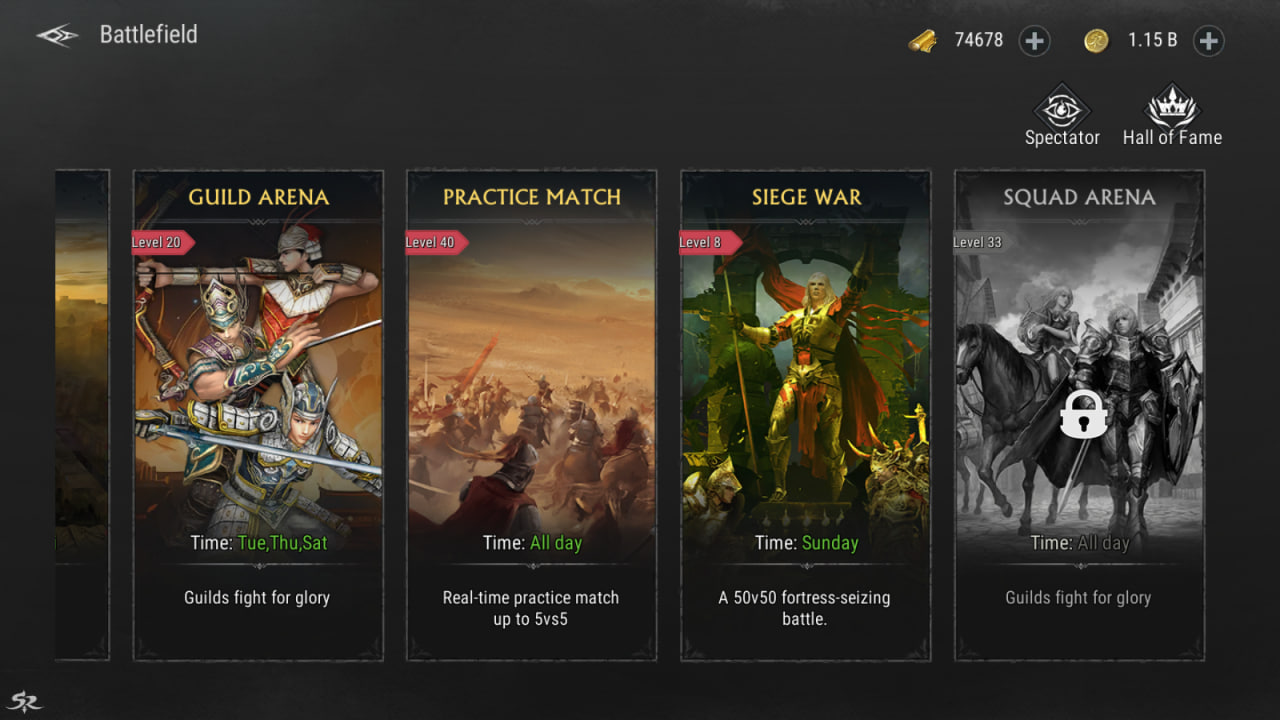
Task: Add more gold bars with plus button
Action: (x=1034, y=41)
